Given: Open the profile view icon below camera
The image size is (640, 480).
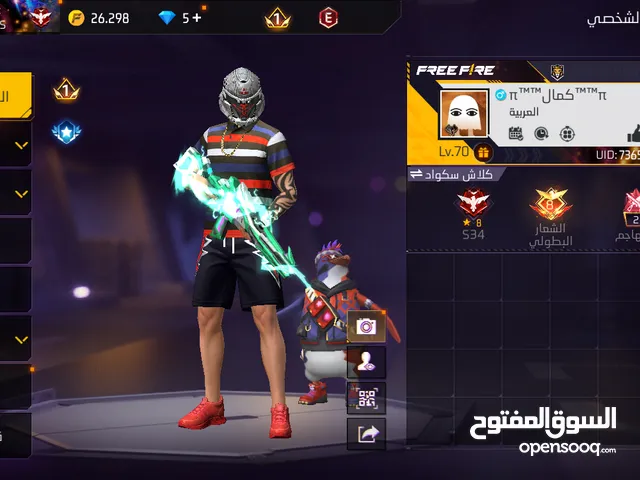Looking at the screenshot, I should tap(365, 362).
